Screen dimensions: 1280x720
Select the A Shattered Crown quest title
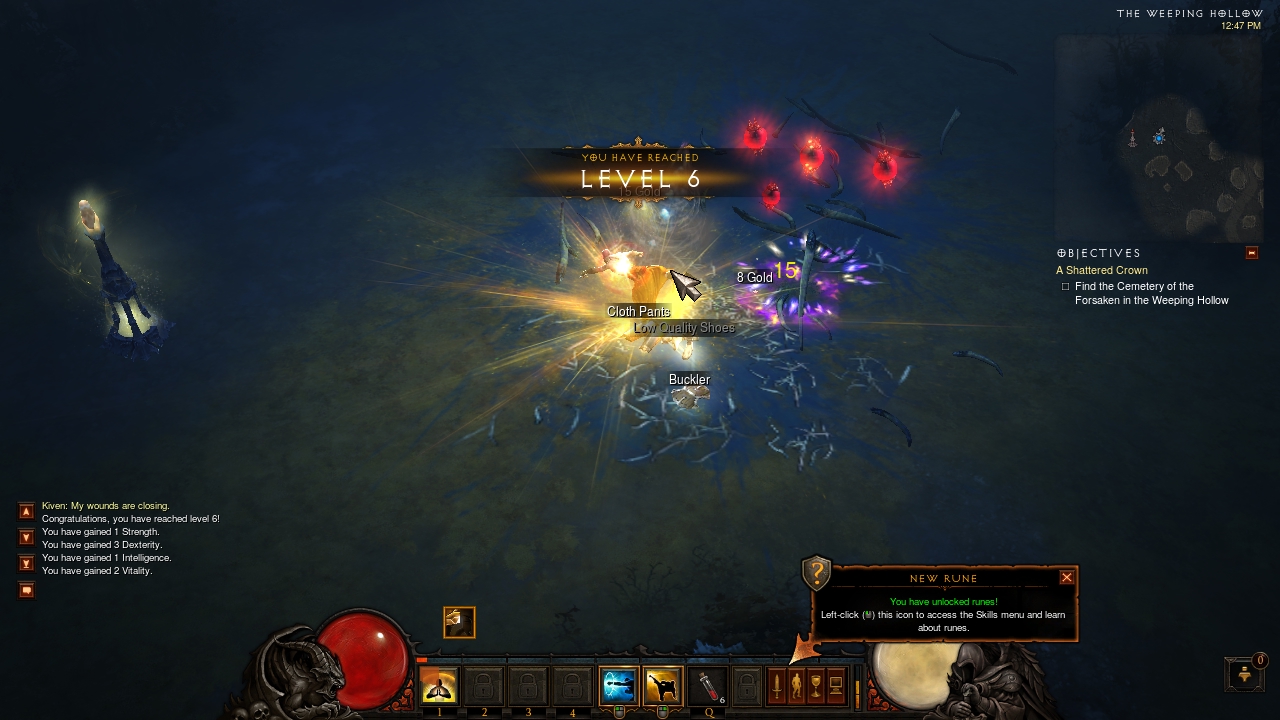(1102, 270)
